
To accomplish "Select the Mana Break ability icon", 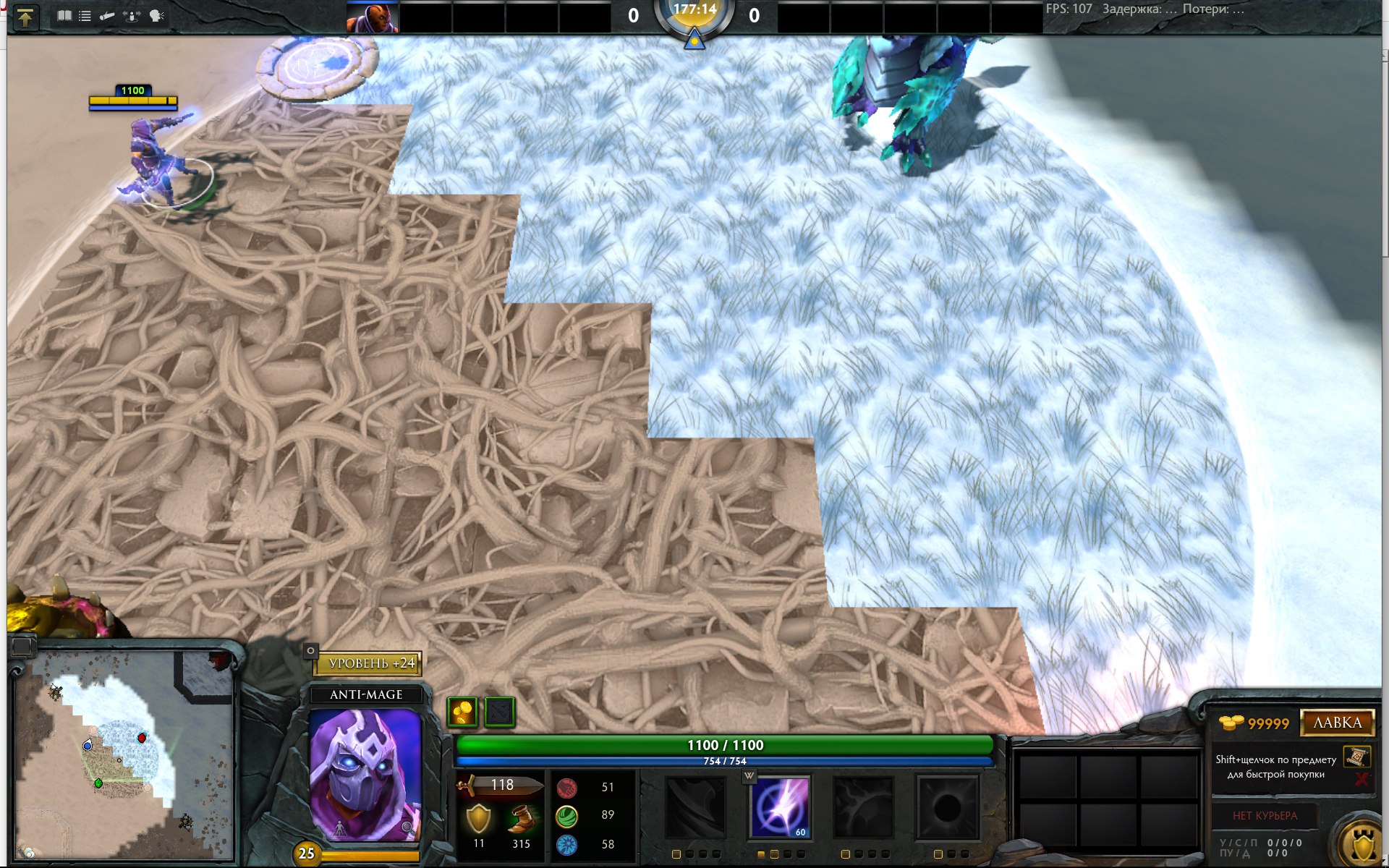I will click(695, 807).
